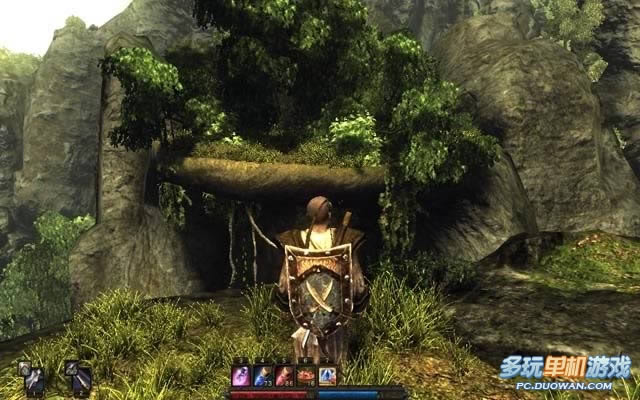Drink the red health potion
The height and width of the screenshot is (400, 640).
pos(285,377)
